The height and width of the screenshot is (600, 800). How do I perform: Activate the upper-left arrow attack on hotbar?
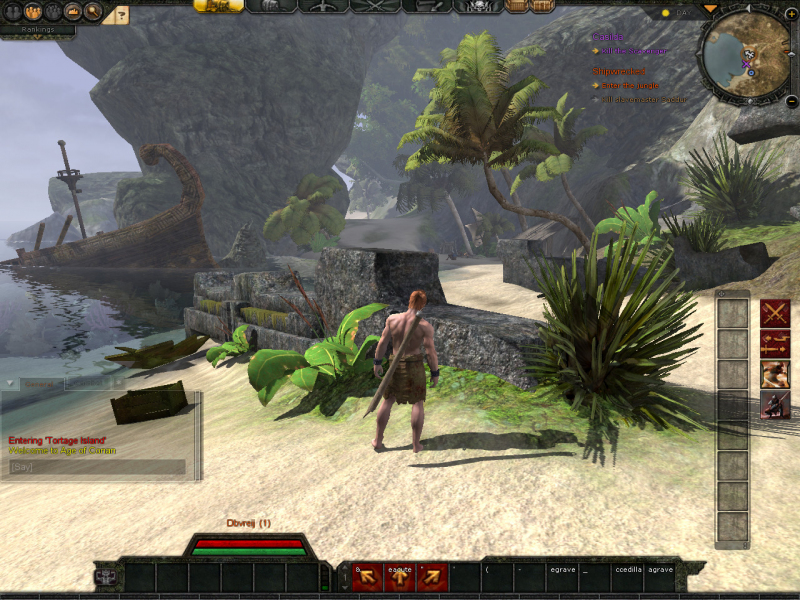pyautogui.click(x=368, y=577)
